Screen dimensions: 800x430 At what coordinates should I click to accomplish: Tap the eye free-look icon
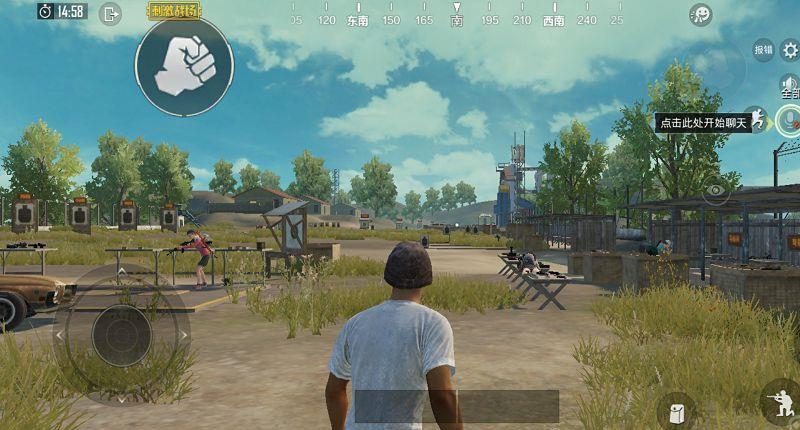tap(715, 189)
